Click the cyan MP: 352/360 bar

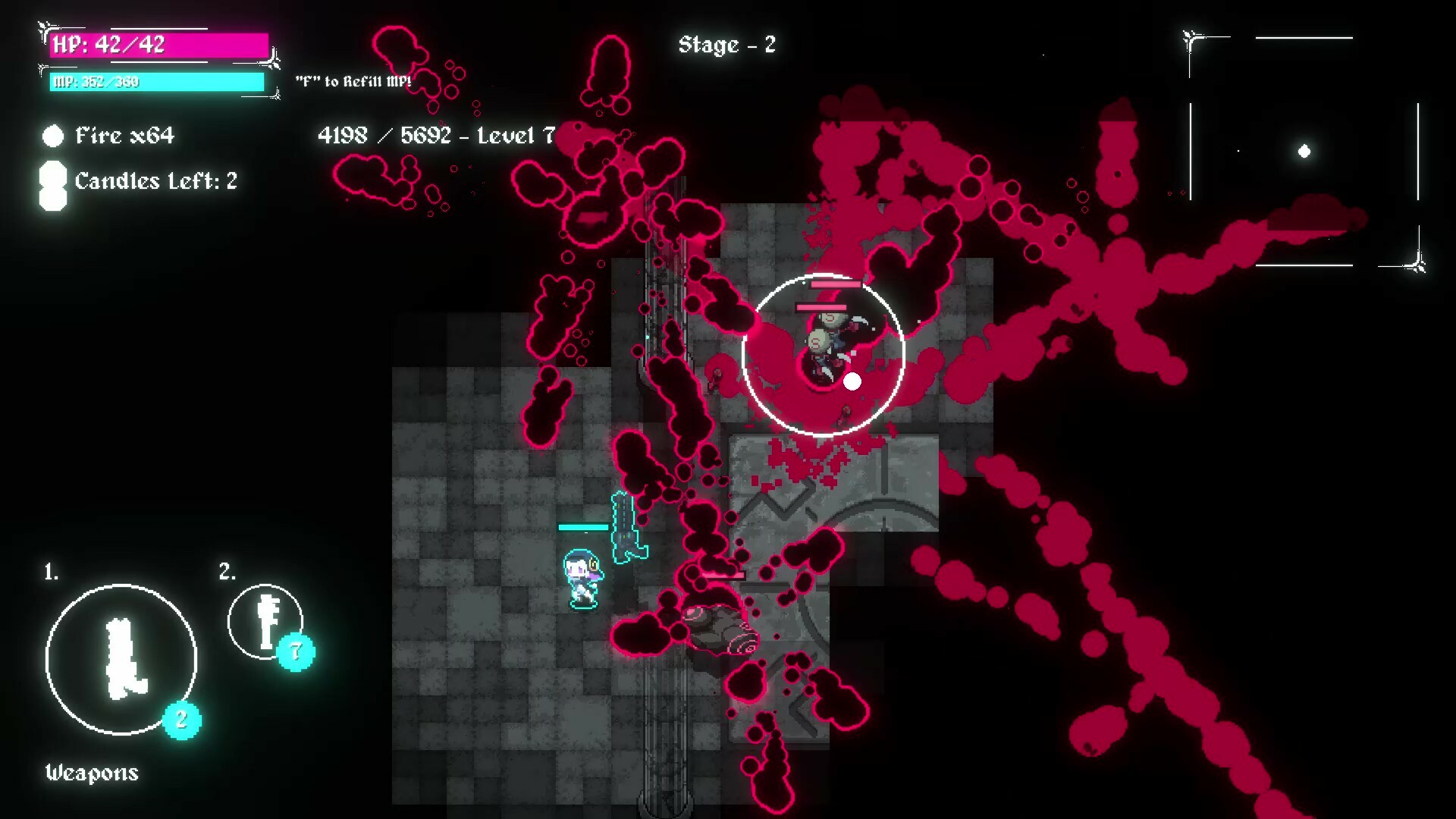(155, 81)
